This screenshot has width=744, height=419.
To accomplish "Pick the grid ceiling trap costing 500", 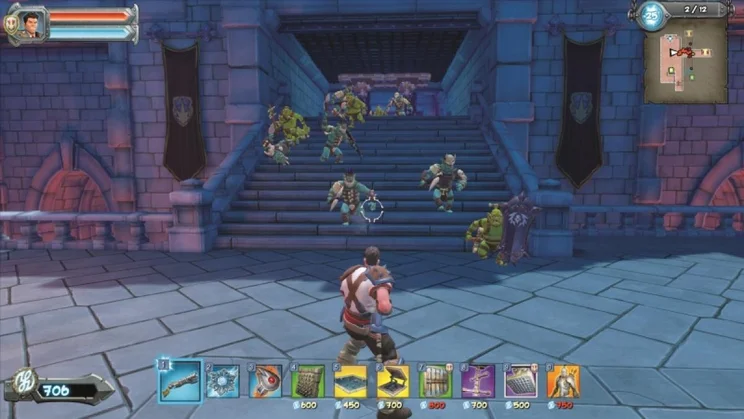I will tap(521, 381).
